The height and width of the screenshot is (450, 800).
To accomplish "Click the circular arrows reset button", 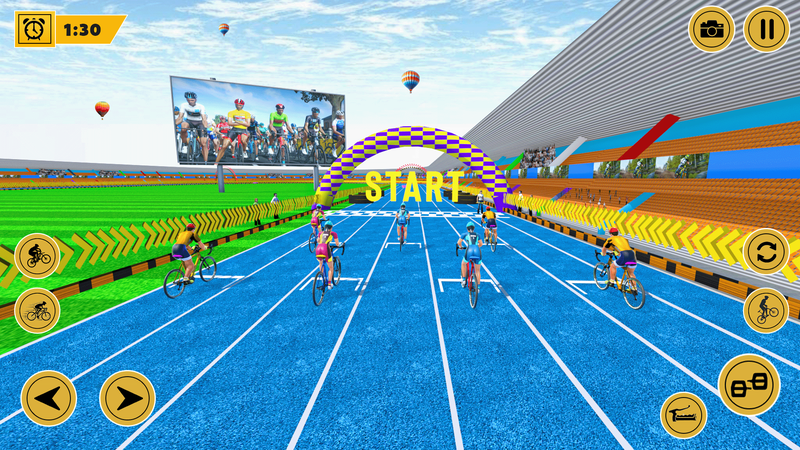I will click(x=766, y=251).
